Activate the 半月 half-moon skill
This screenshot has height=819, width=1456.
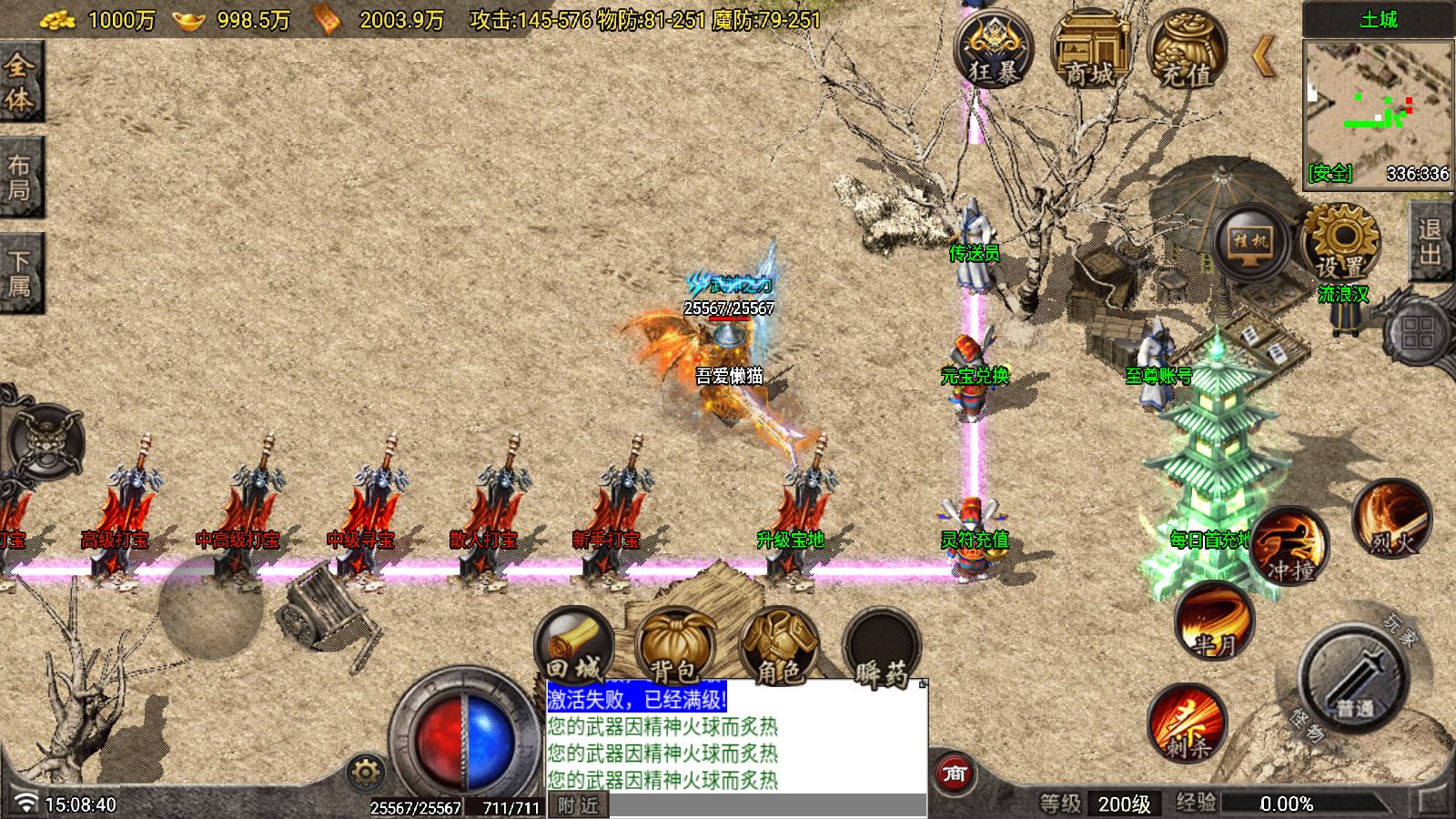point(1215,621)
